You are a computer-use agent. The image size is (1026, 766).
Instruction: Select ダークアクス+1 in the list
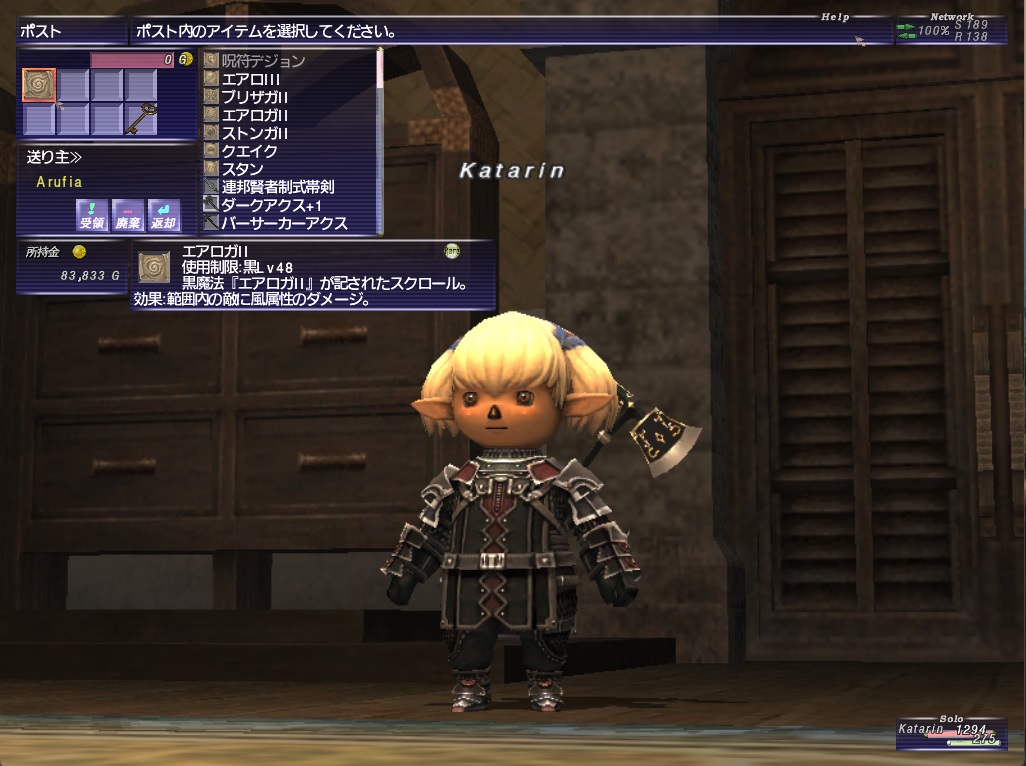pos(270,205)
